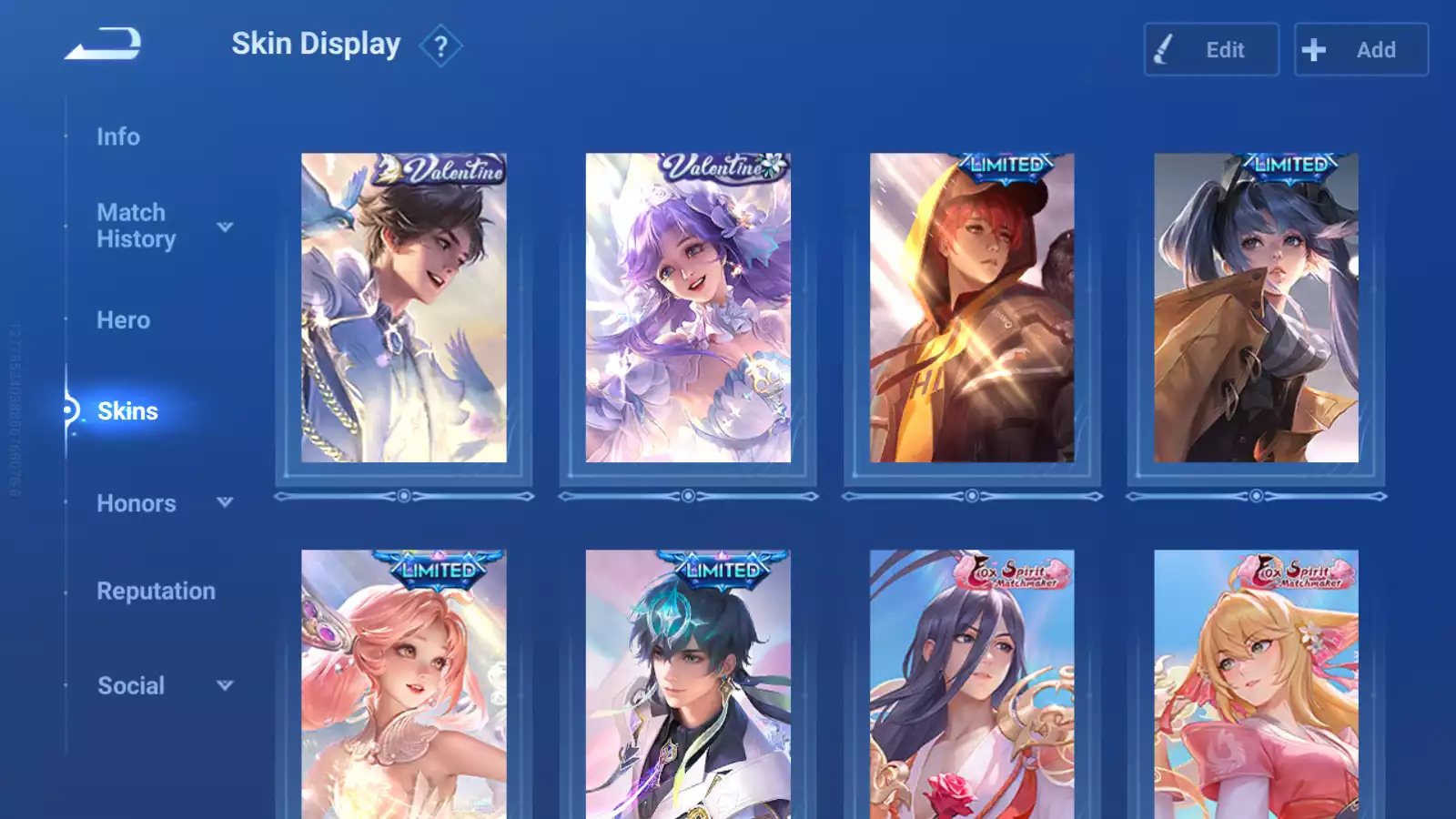Expand the Honors dropdown arrow
Viewport: 1456px width, 819px height.
tap(225, 502)
